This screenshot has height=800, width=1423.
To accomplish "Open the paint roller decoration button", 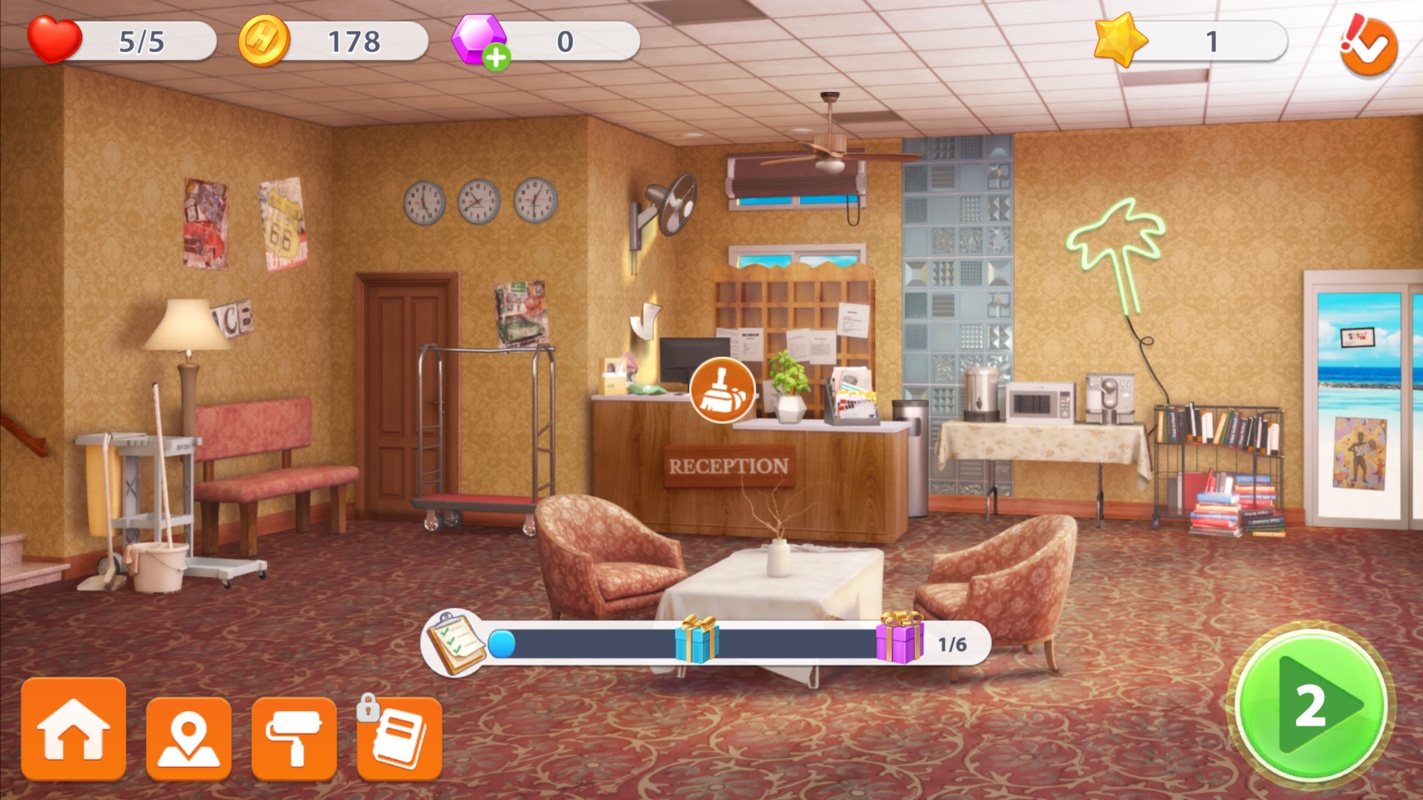I will (x=294, y=739).
